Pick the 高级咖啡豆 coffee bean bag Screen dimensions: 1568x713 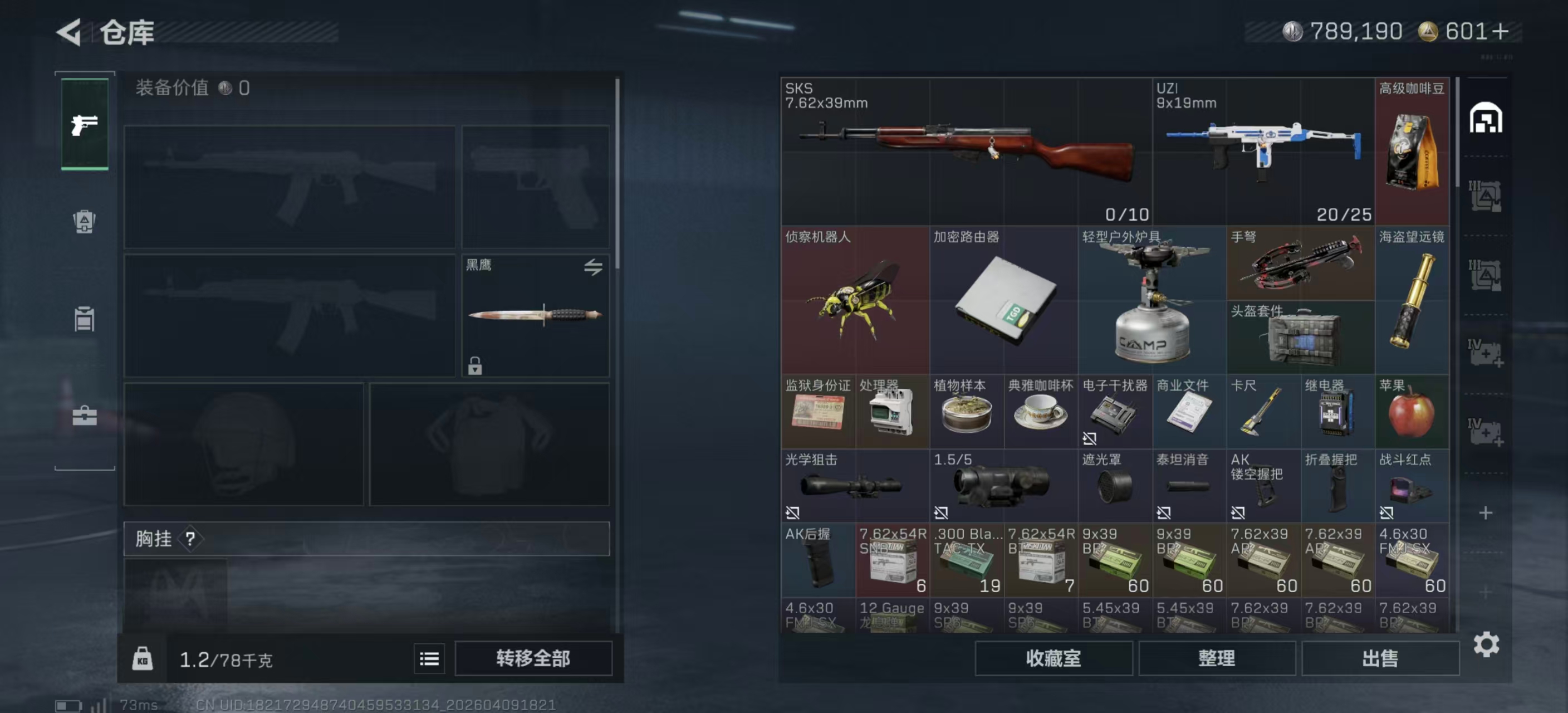coord(1412,151)
